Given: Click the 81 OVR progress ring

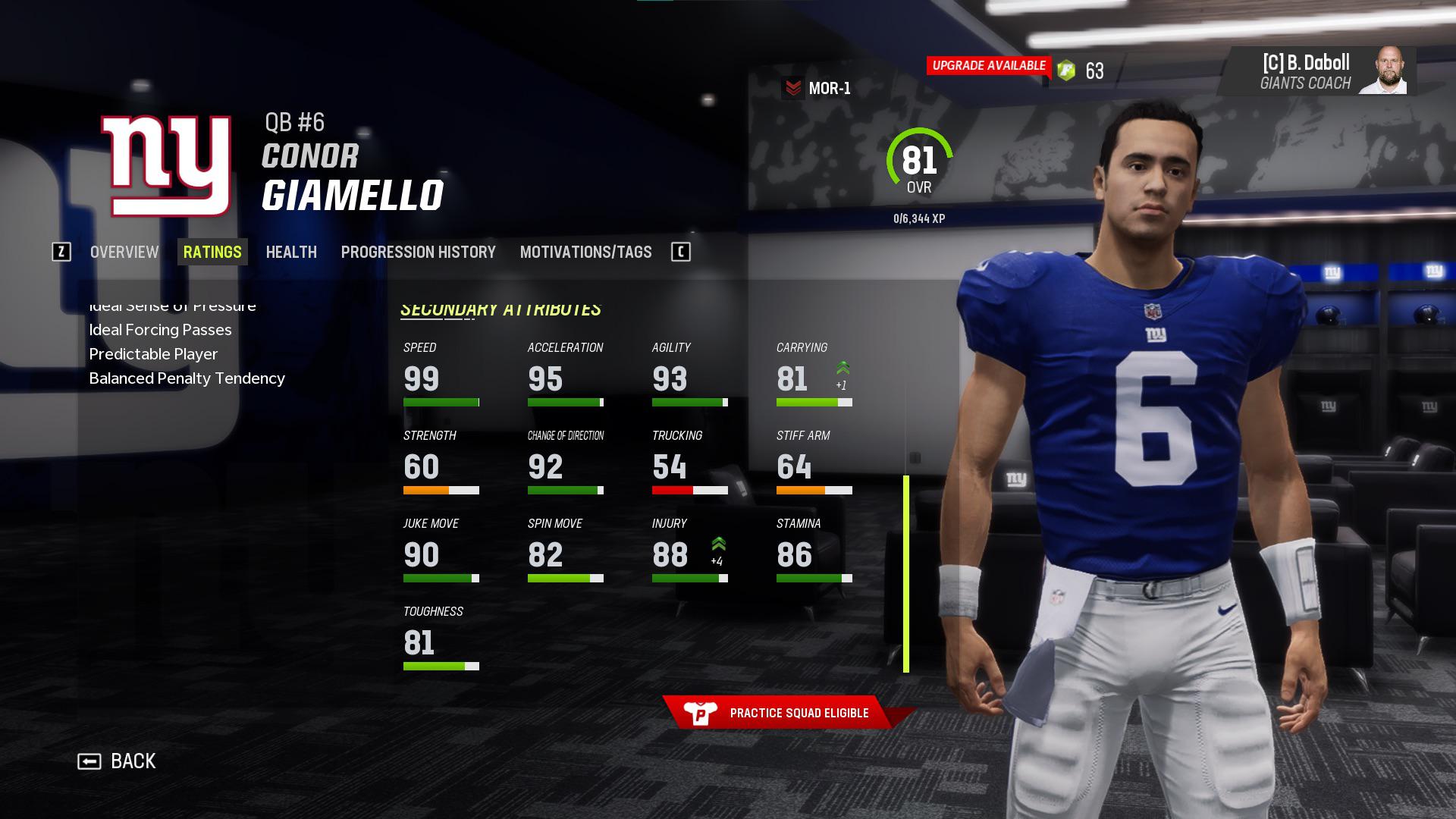Looking at the screenshot, I should click(x=919, y=161).
